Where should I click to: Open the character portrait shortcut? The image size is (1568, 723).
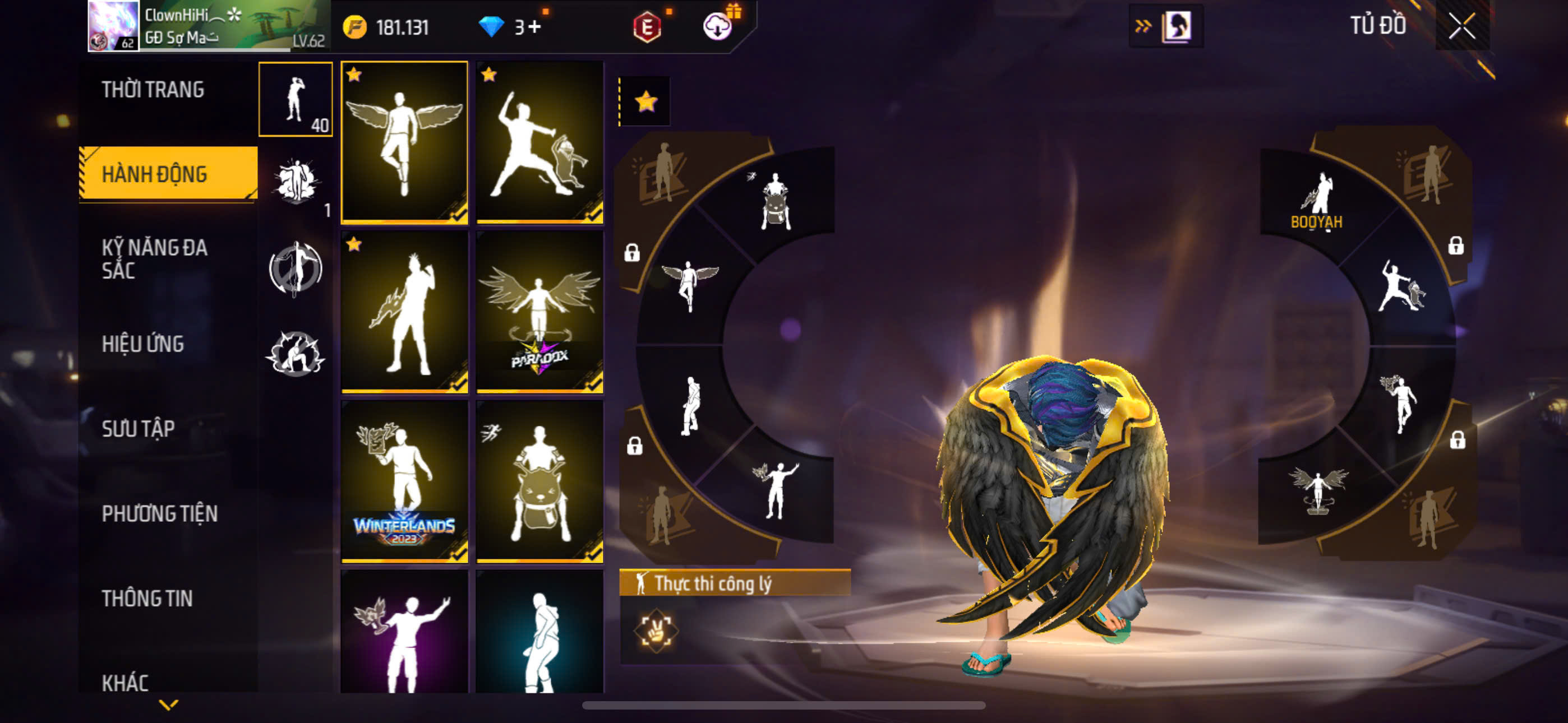(1177, 26)
